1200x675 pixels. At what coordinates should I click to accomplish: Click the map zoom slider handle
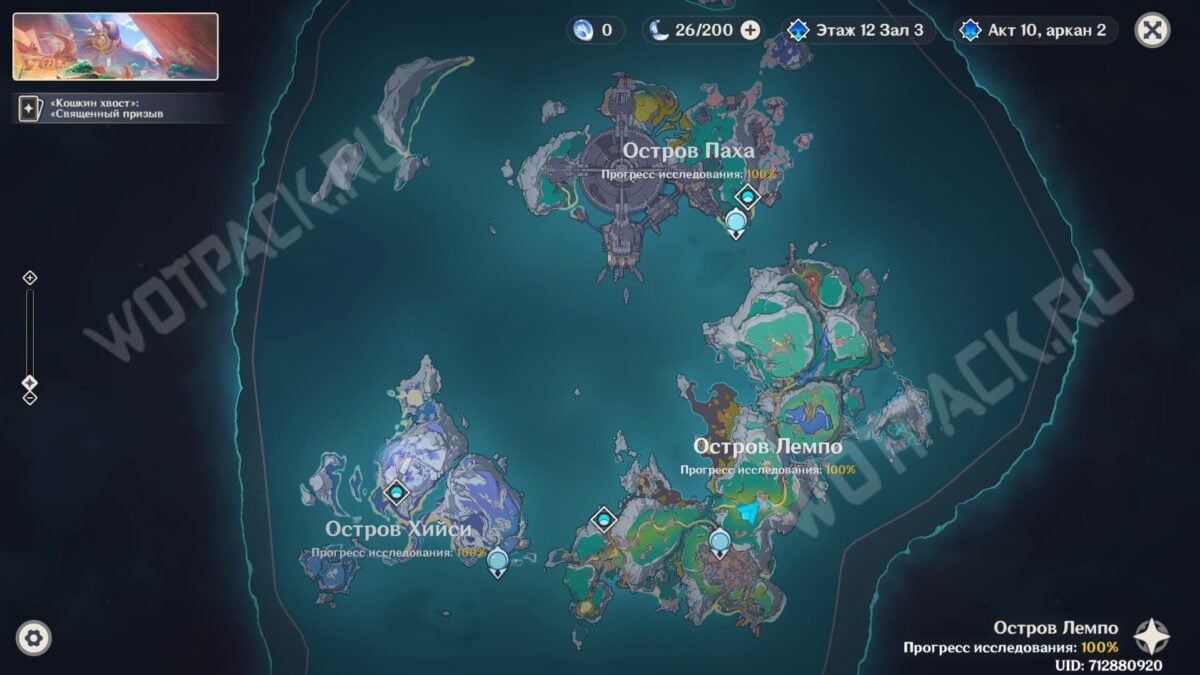(x=30, y=382)
